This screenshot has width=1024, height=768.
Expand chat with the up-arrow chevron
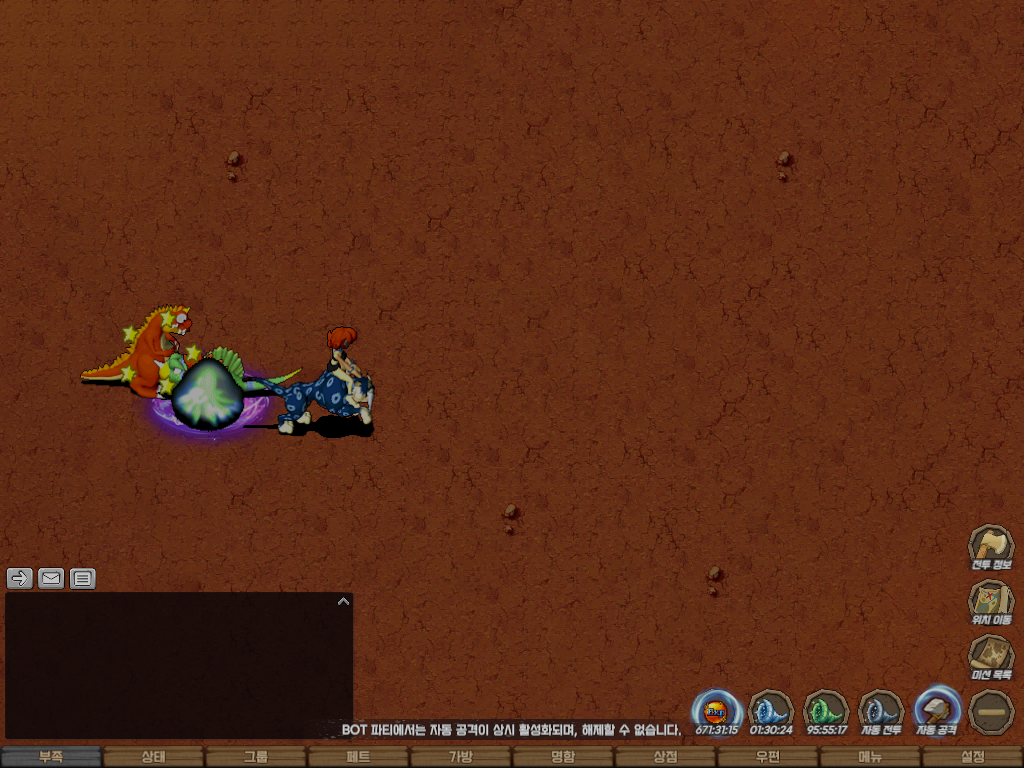pyautogui.click(x=343, y=602)
